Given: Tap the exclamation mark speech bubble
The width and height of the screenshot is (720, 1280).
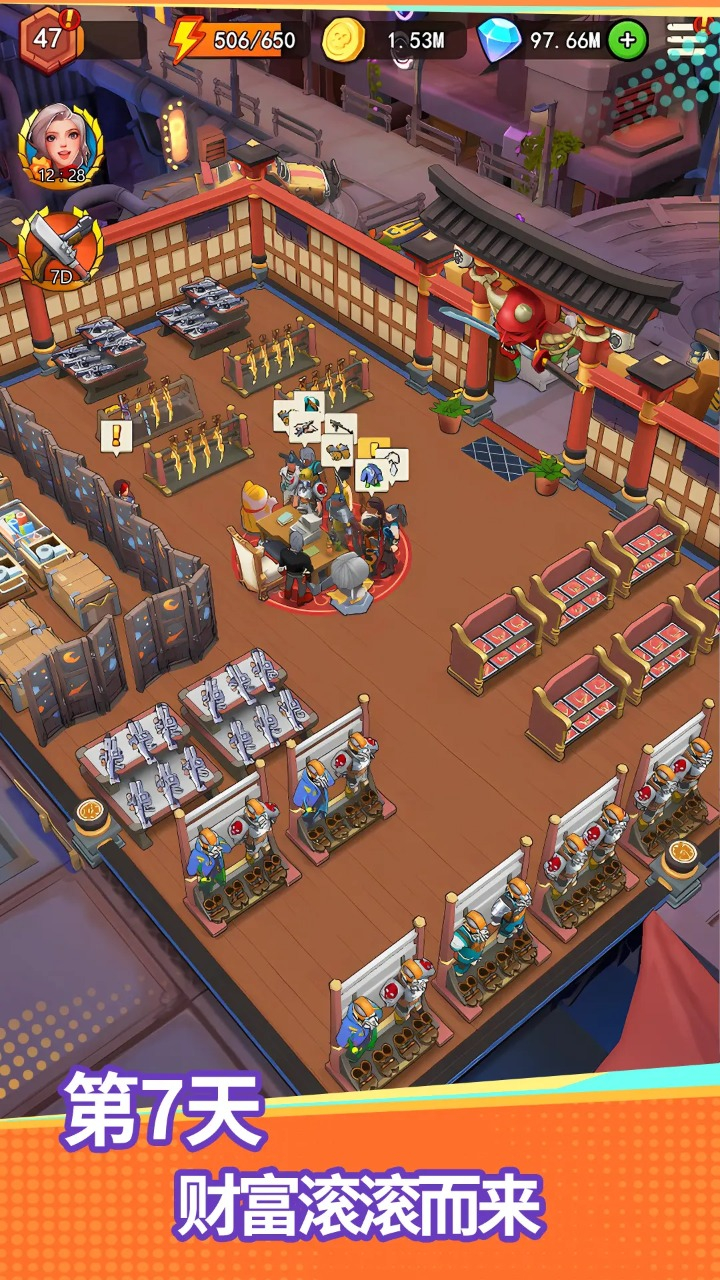Looking at the screenshot, I should [x=116, y=436].
